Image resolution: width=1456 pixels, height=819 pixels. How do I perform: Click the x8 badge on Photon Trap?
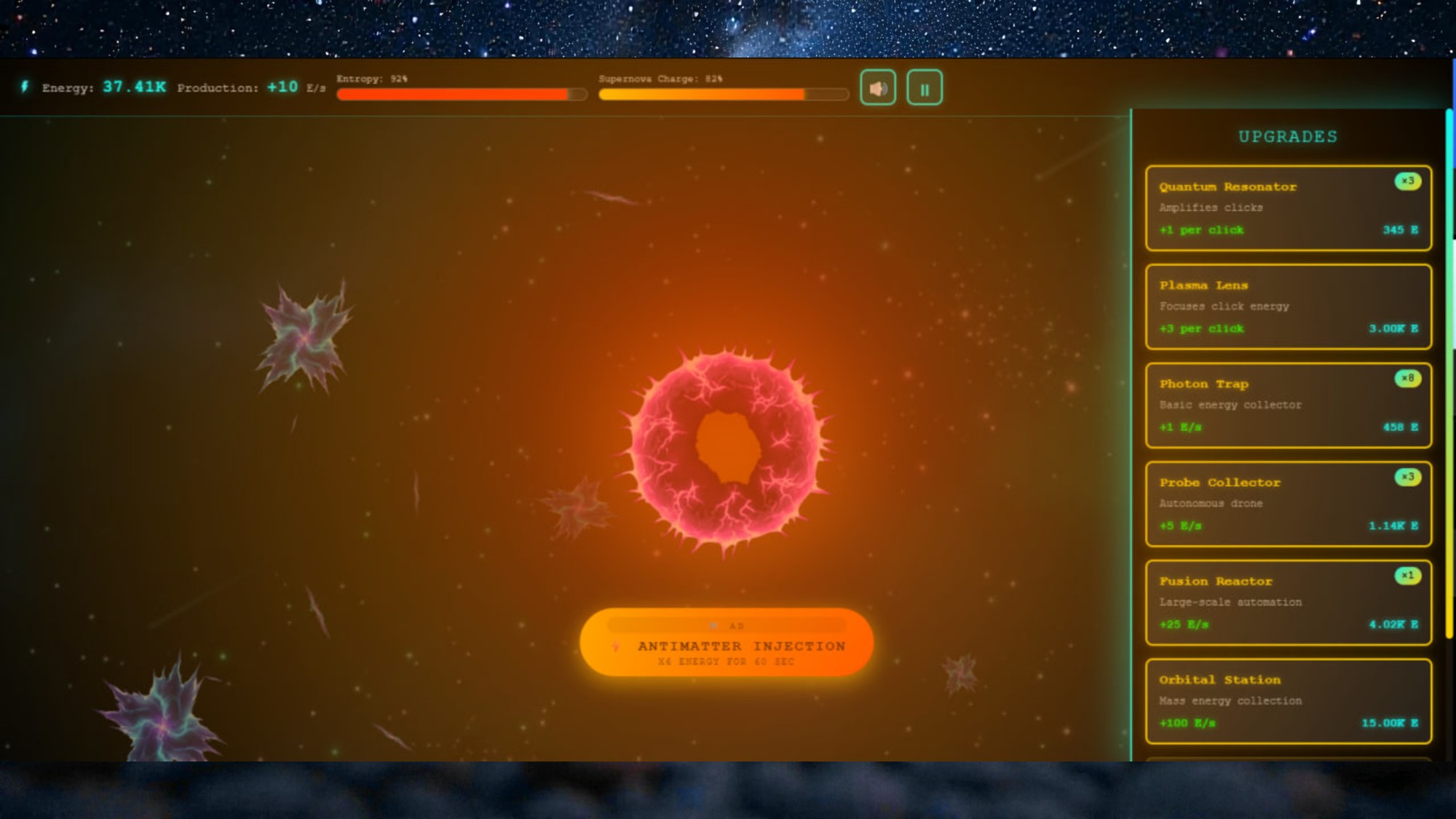[x=1406, y=379]
